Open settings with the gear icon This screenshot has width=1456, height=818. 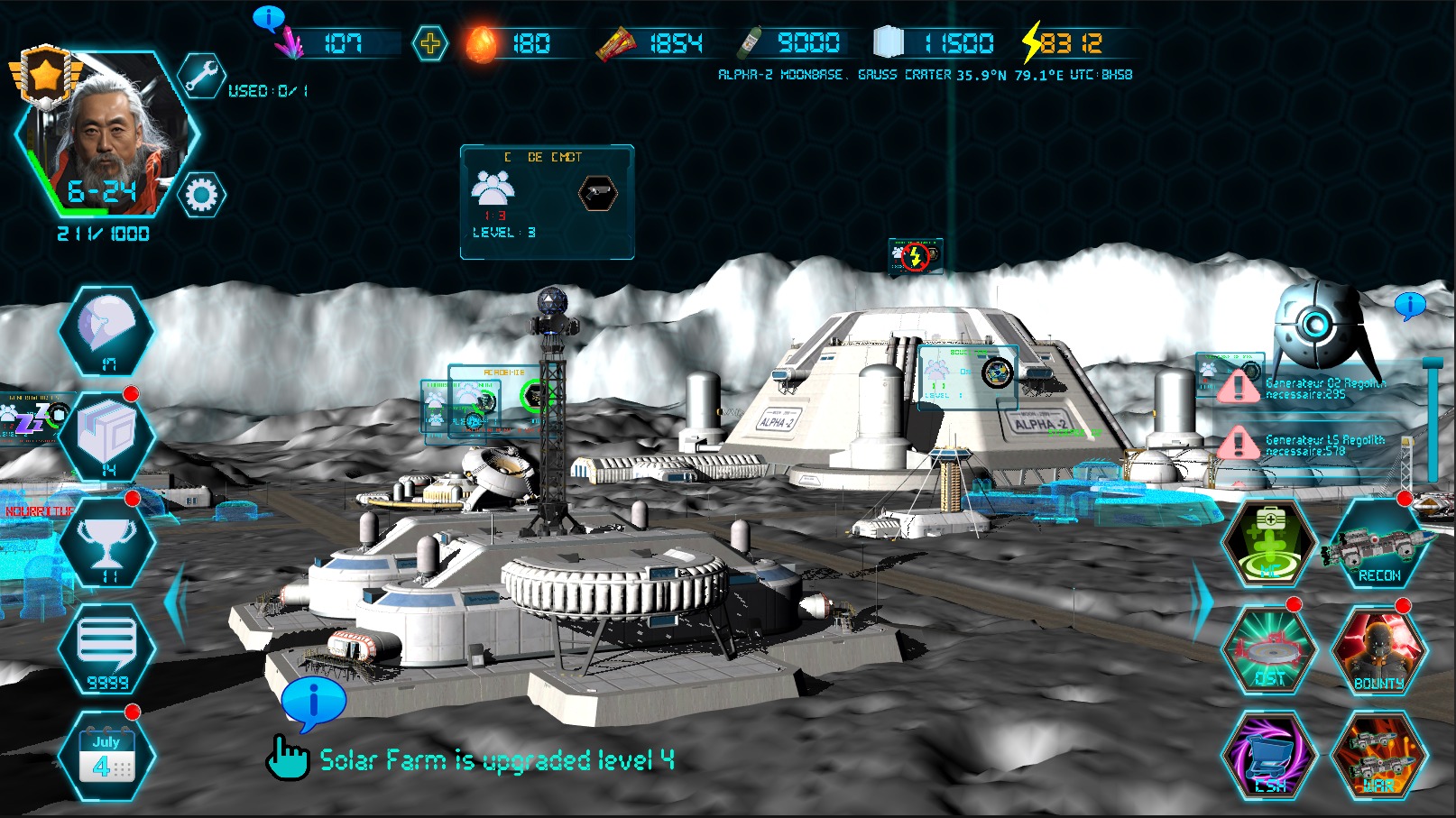pyautogui.click(x=200, y=195)
